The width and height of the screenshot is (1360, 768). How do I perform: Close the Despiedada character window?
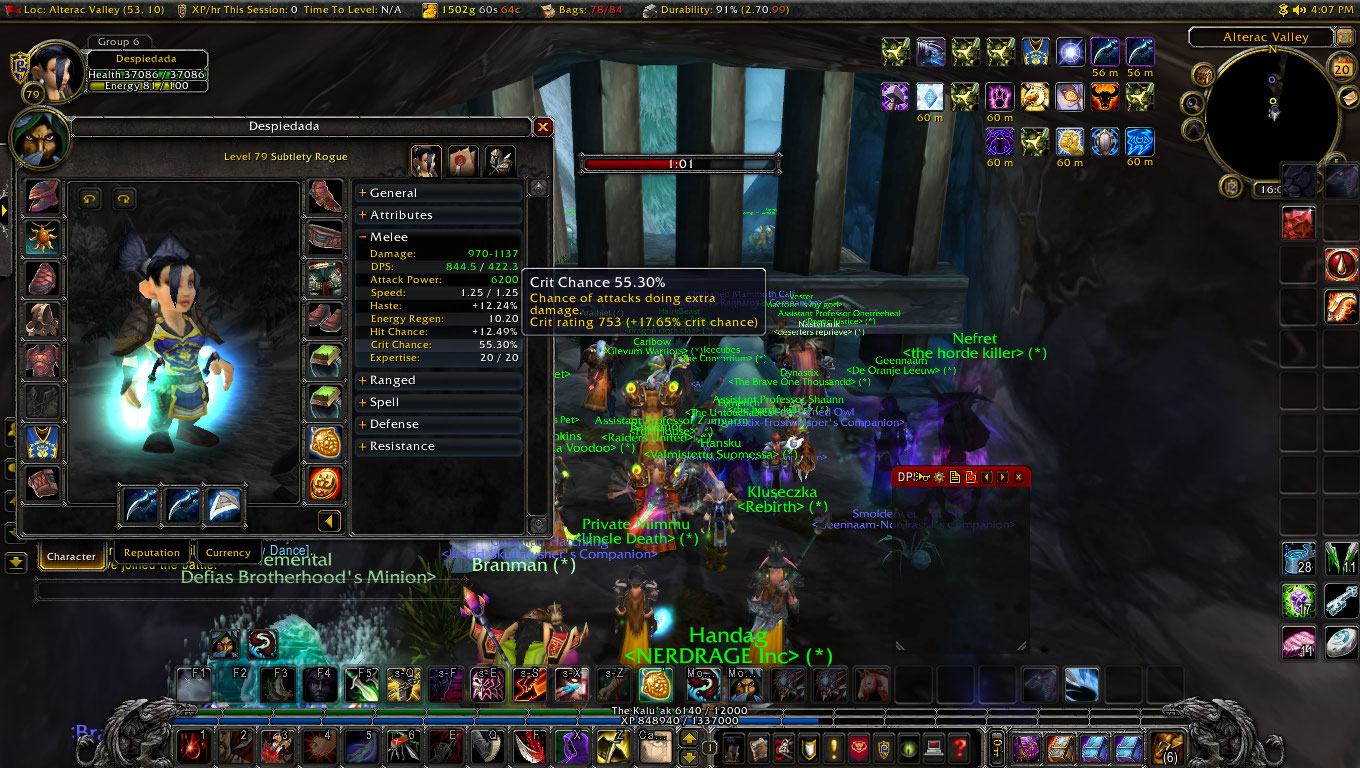click(x=543, y=127)
